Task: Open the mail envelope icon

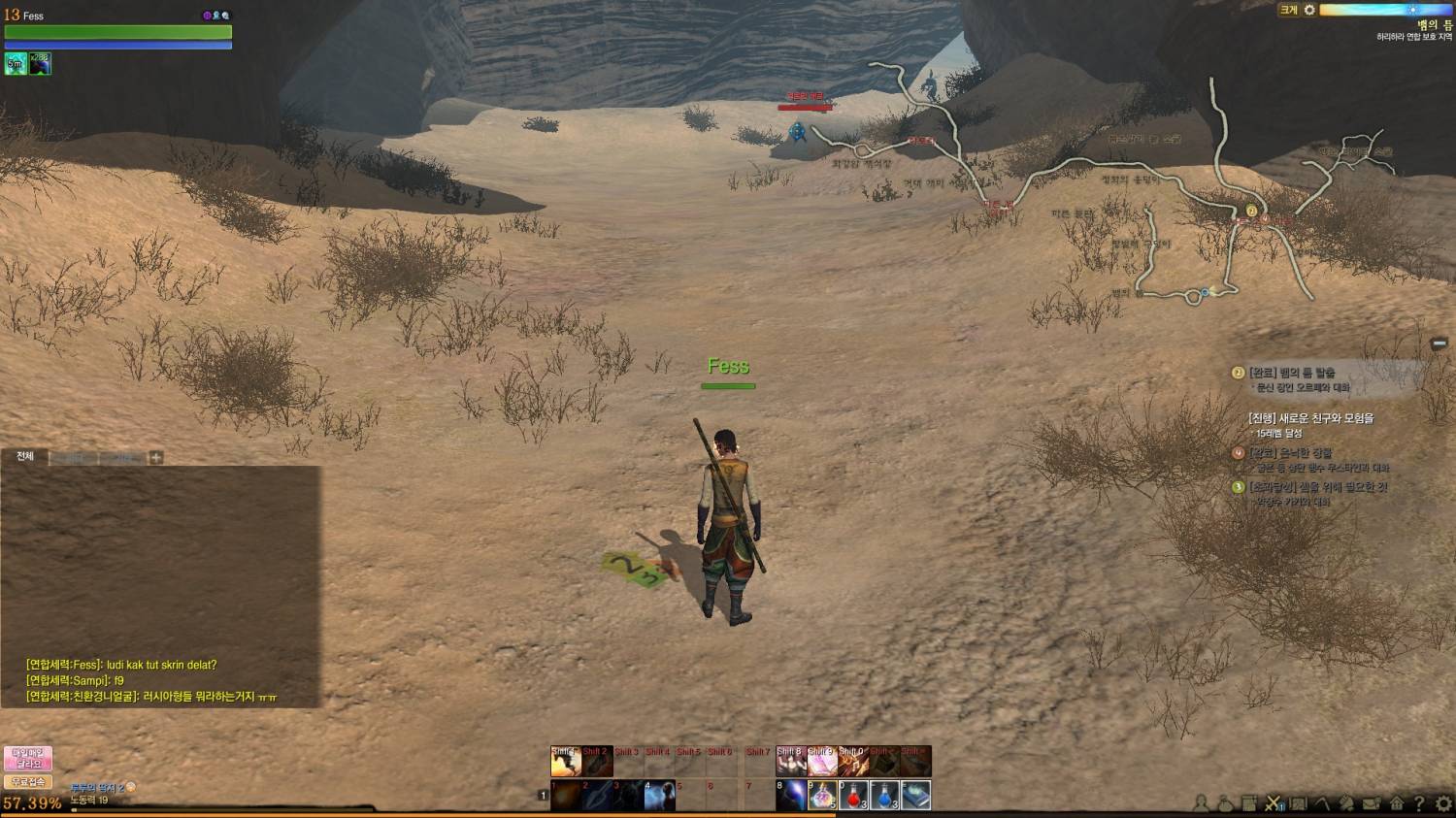Action: pyautogui.click(x=1371, y=802)
